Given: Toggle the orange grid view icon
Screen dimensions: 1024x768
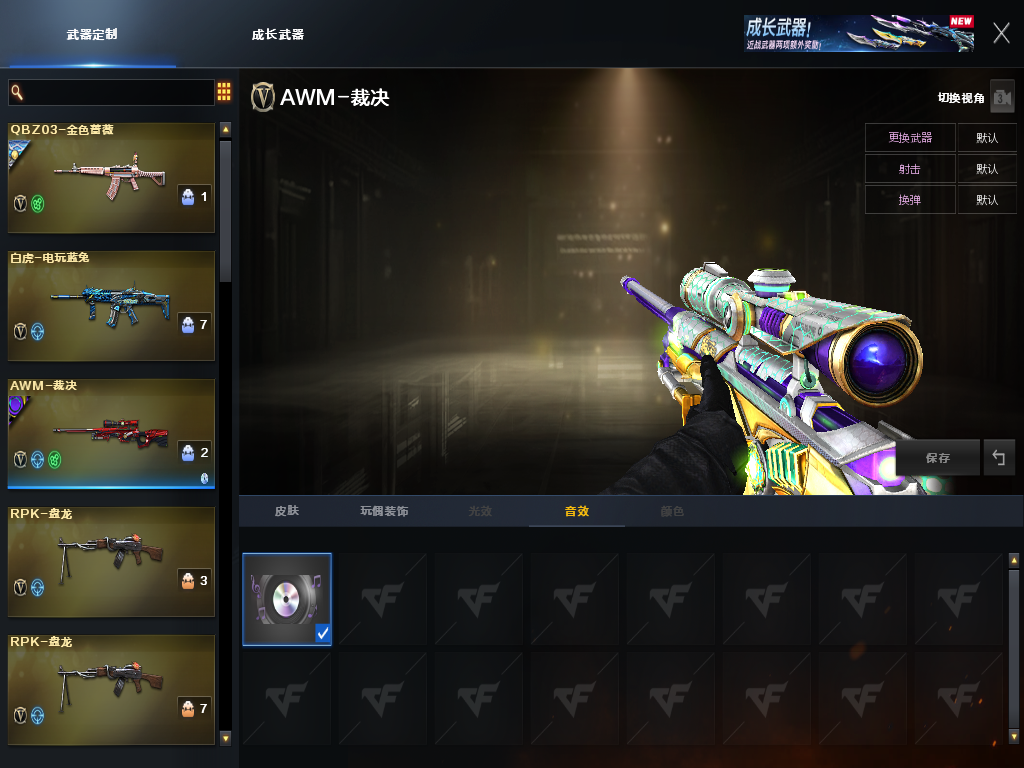Looking at the screenshot, I should coord(224,92).
